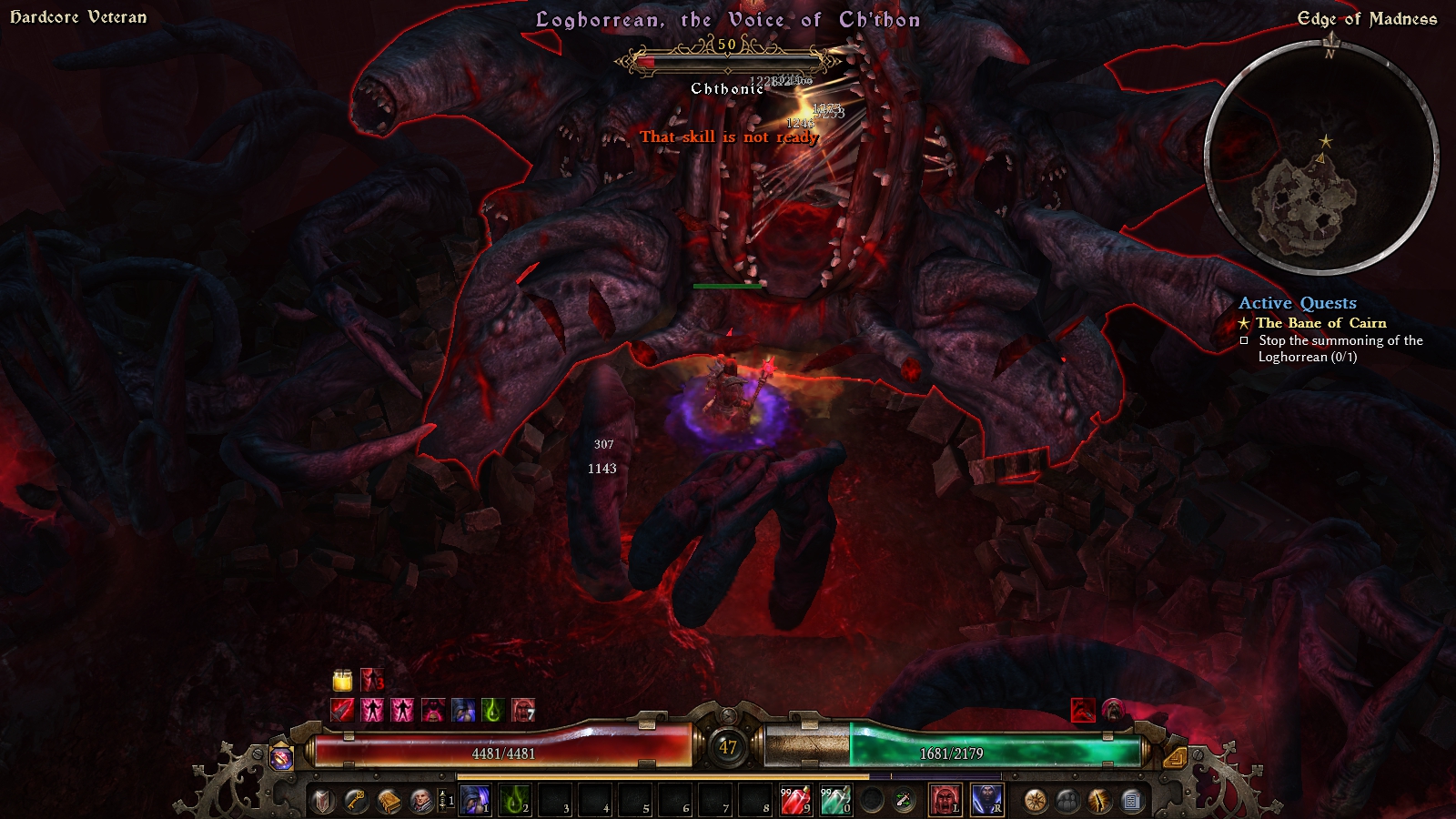The width and height of the screenshot is (1456, 819).
Task: Click the yellow jar buff icon
Action: point(342,680)
